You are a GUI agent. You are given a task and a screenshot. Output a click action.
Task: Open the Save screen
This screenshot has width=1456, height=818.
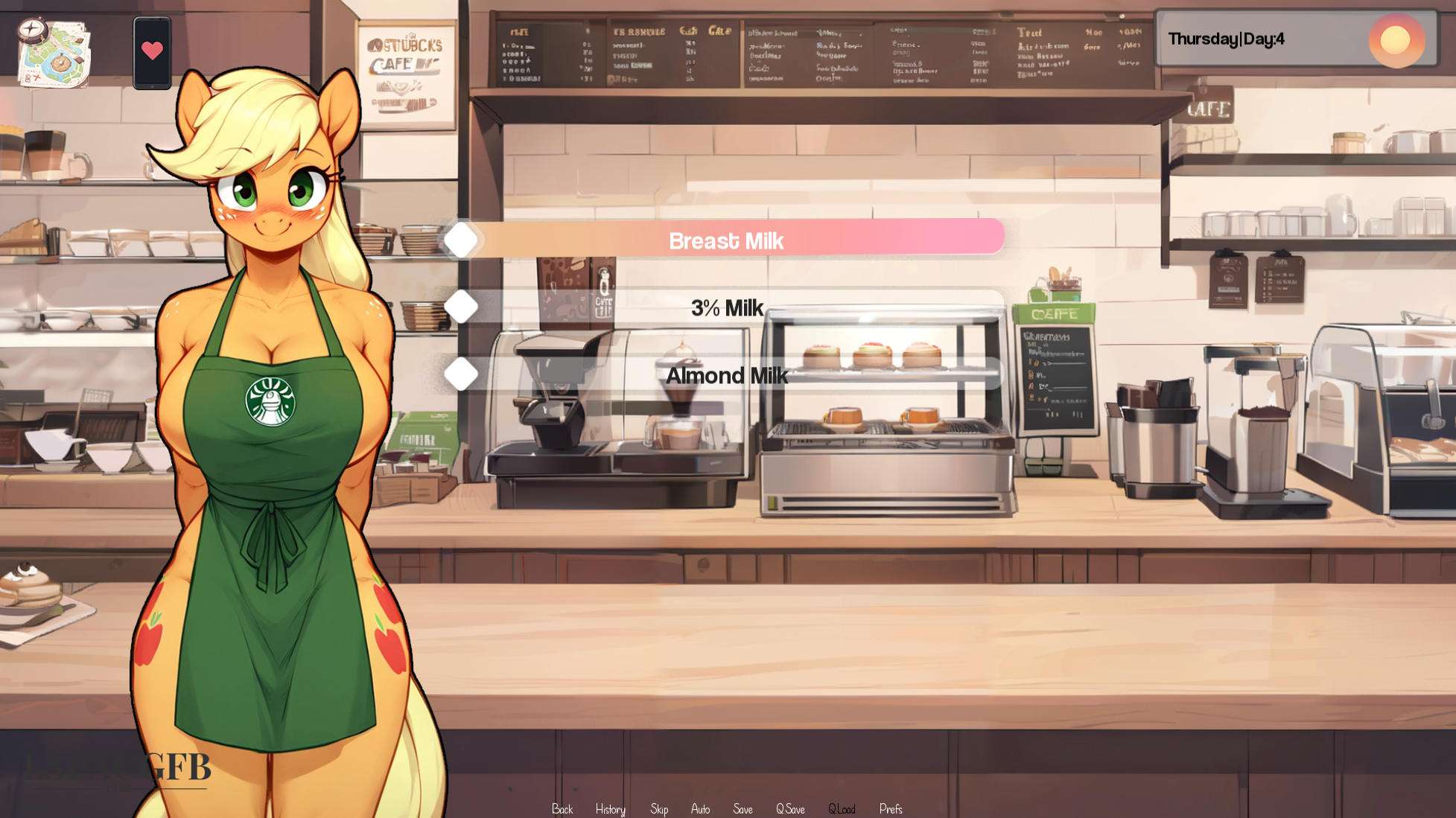[x=743, y=809]
